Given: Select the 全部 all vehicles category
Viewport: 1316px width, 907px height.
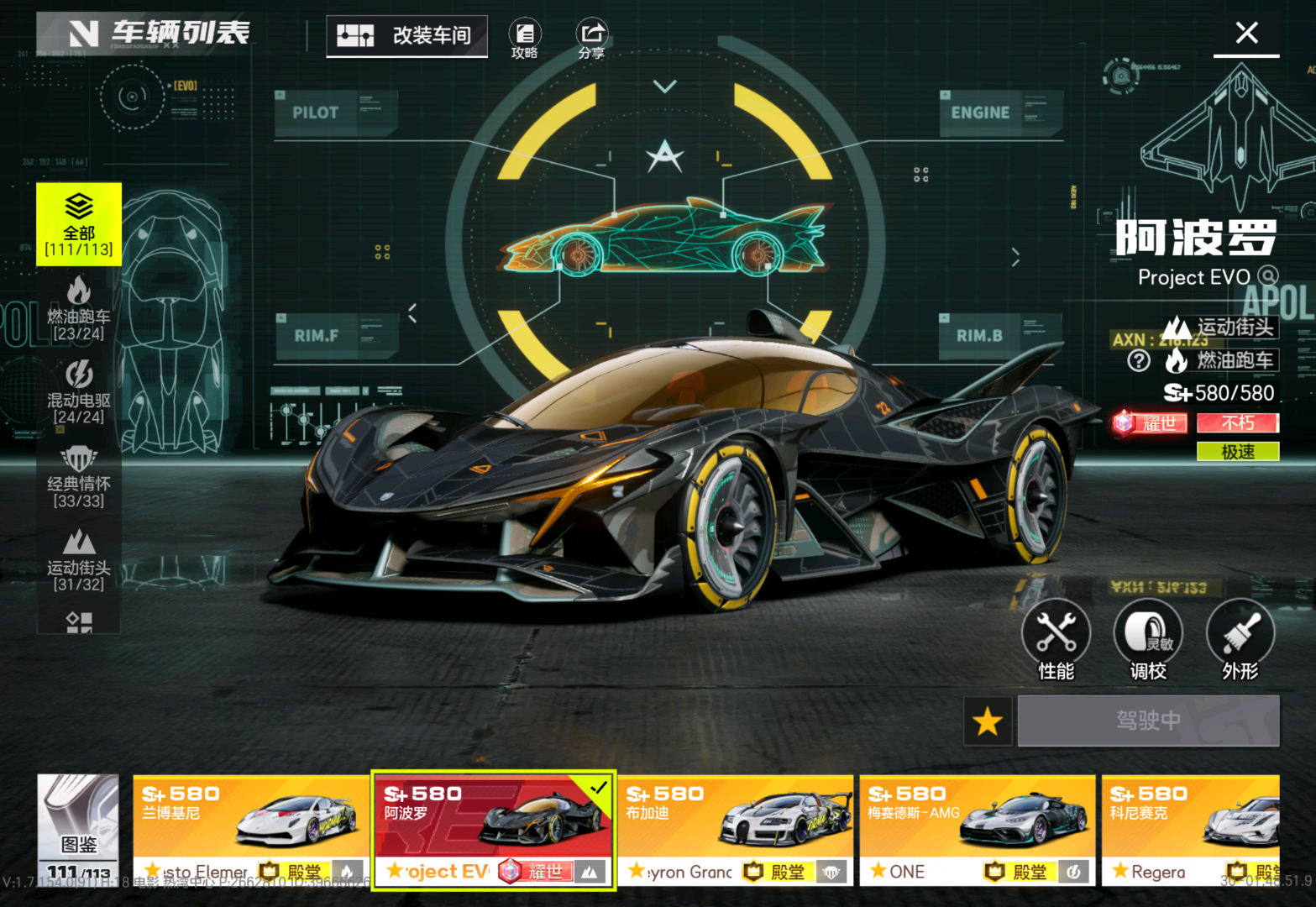Looking at the screenshot, I should [79, 224].
